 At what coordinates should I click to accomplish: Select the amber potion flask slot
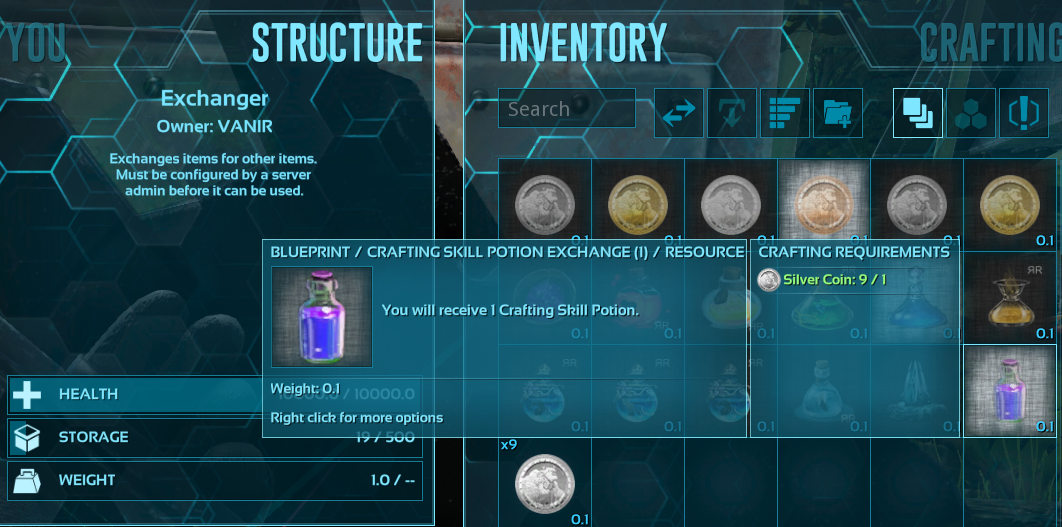(1009, 296)
